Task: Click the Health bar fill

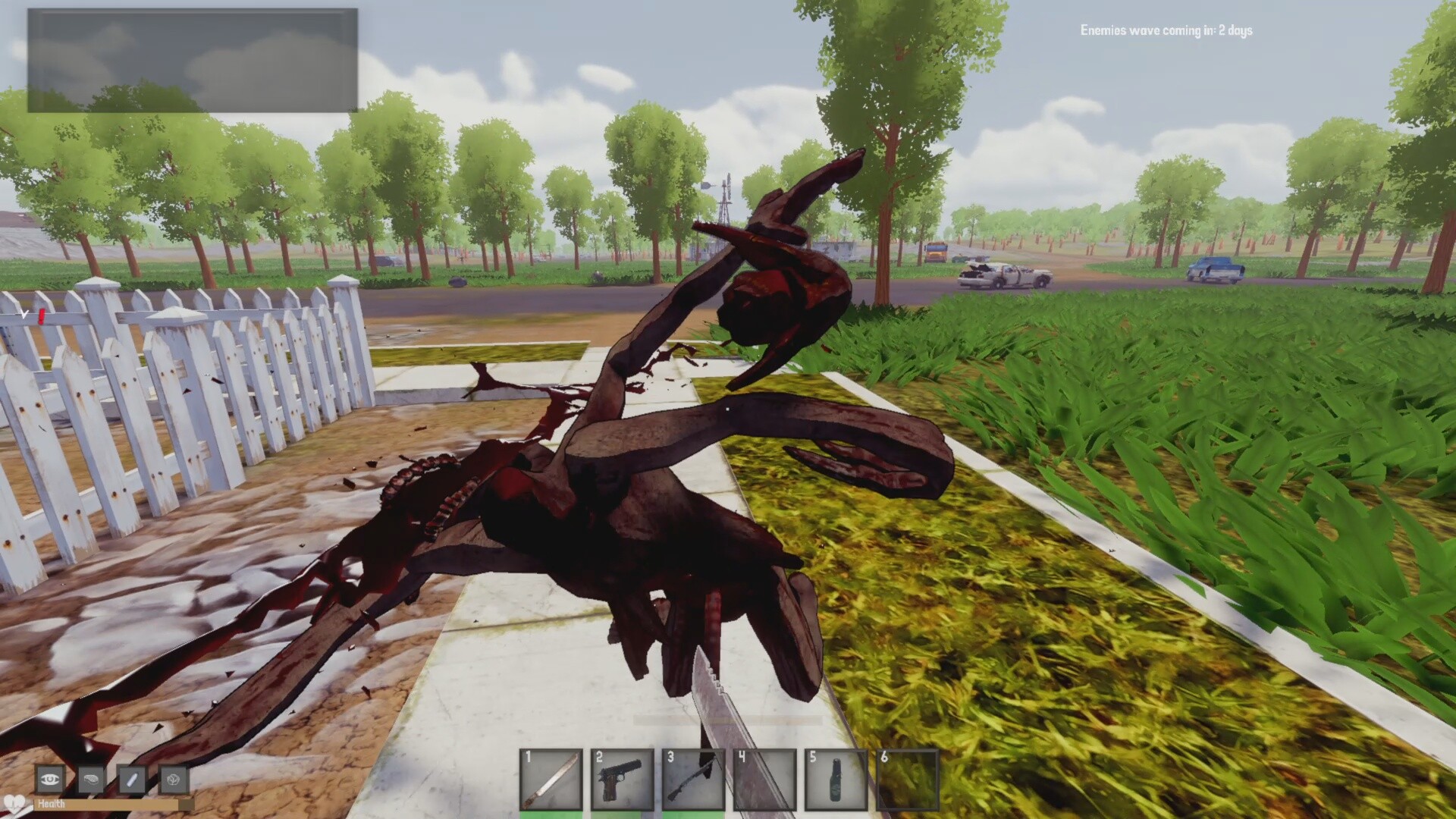Action: 106,805
